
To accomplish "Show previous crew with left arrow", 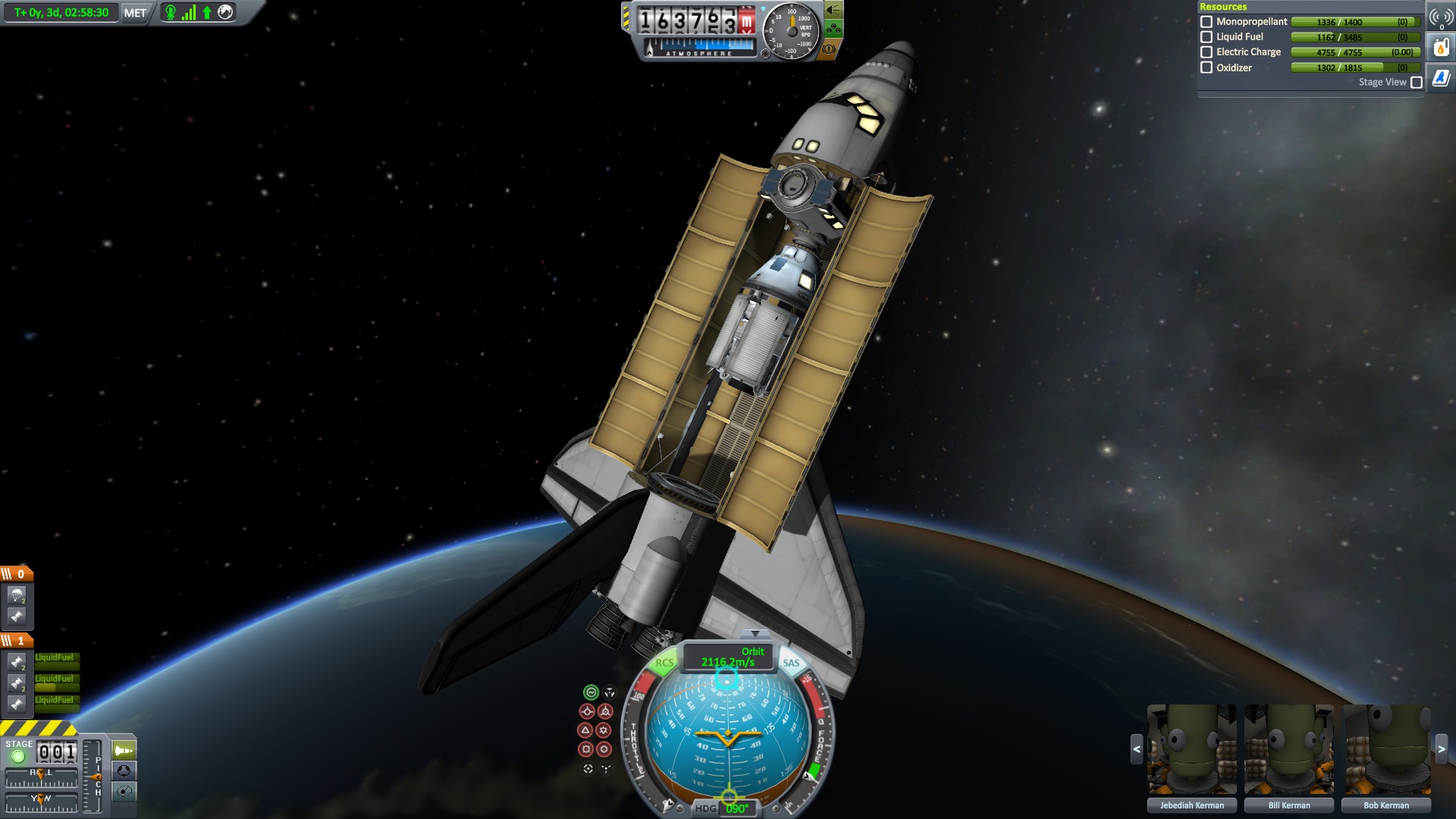I will 1136,749.
